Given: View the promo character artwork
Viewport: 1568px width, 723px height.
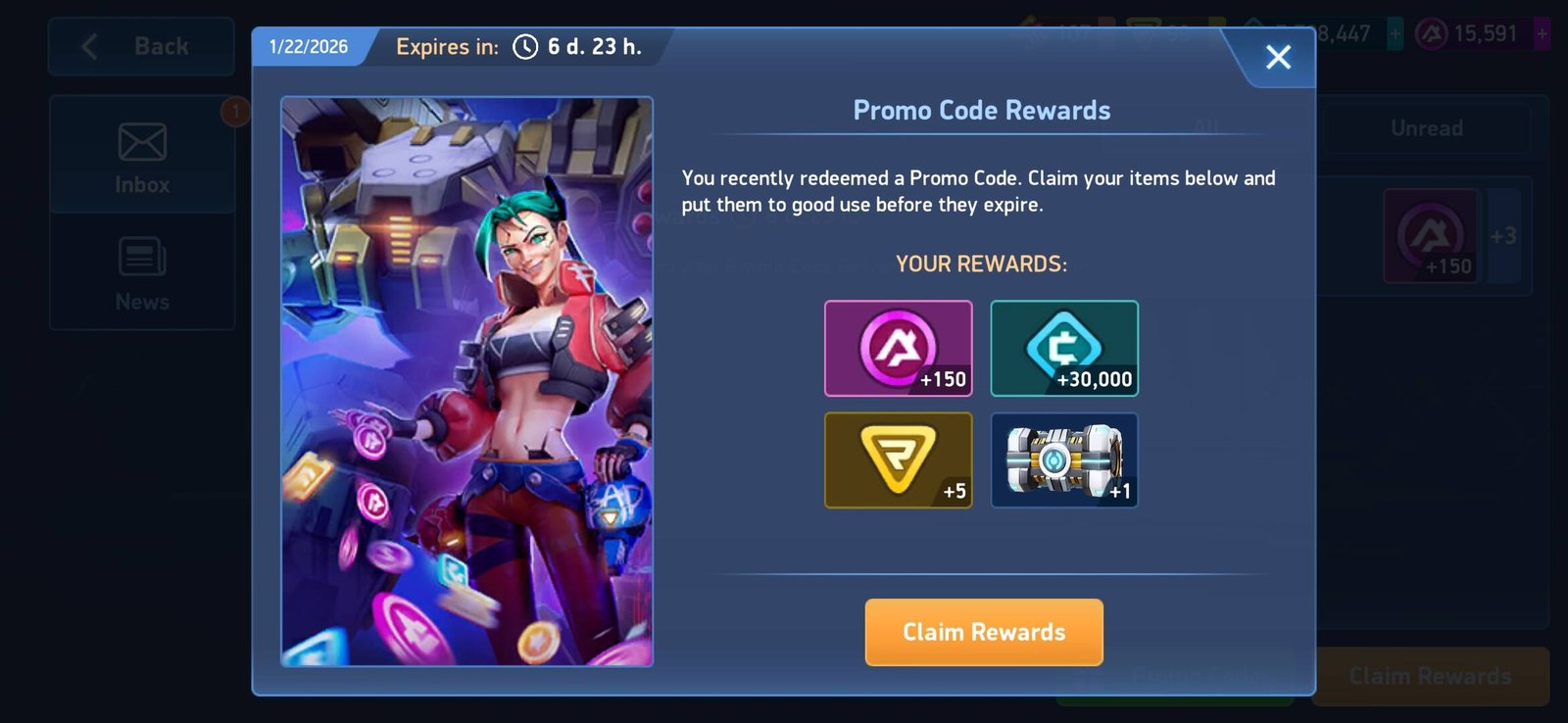Looking at the screenshot, I should (466, 381).
